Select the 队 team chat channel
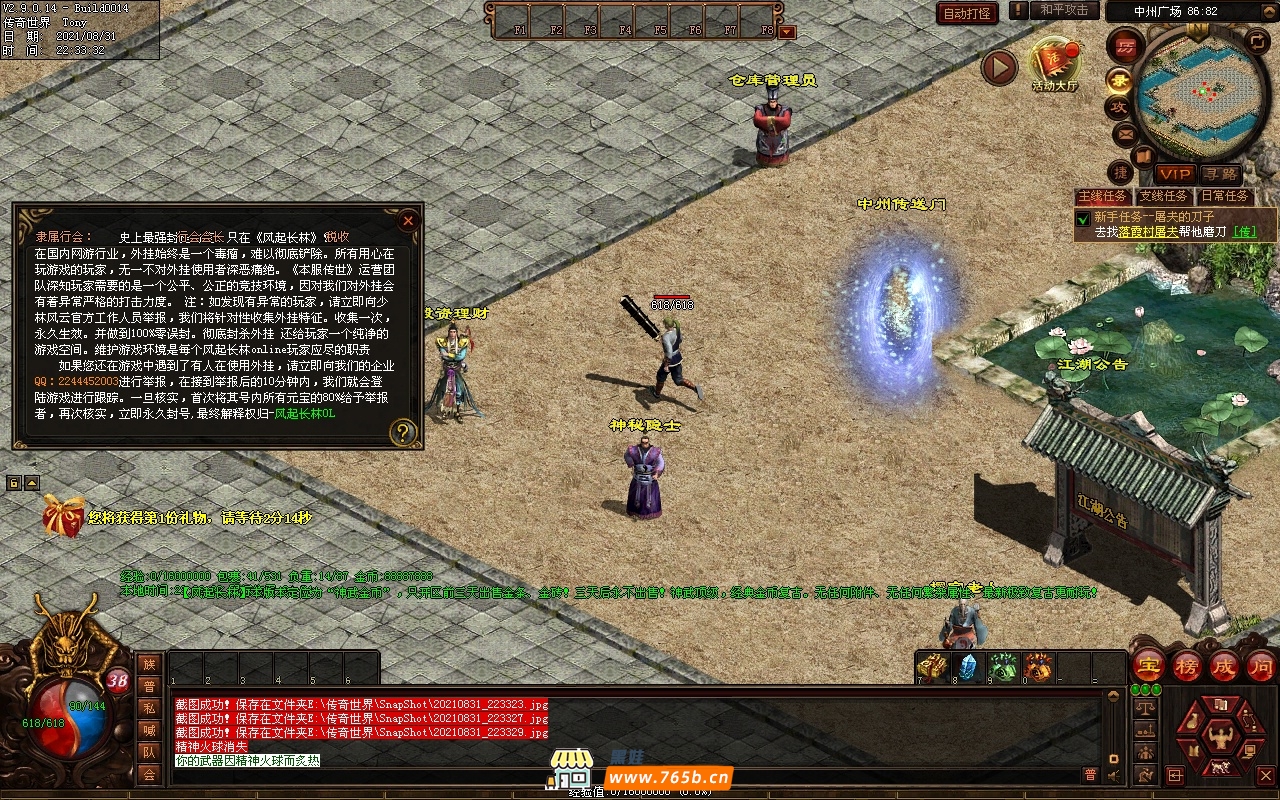Screen dimensions: 1280x800 pyautogui.click(x=149, y=752)
